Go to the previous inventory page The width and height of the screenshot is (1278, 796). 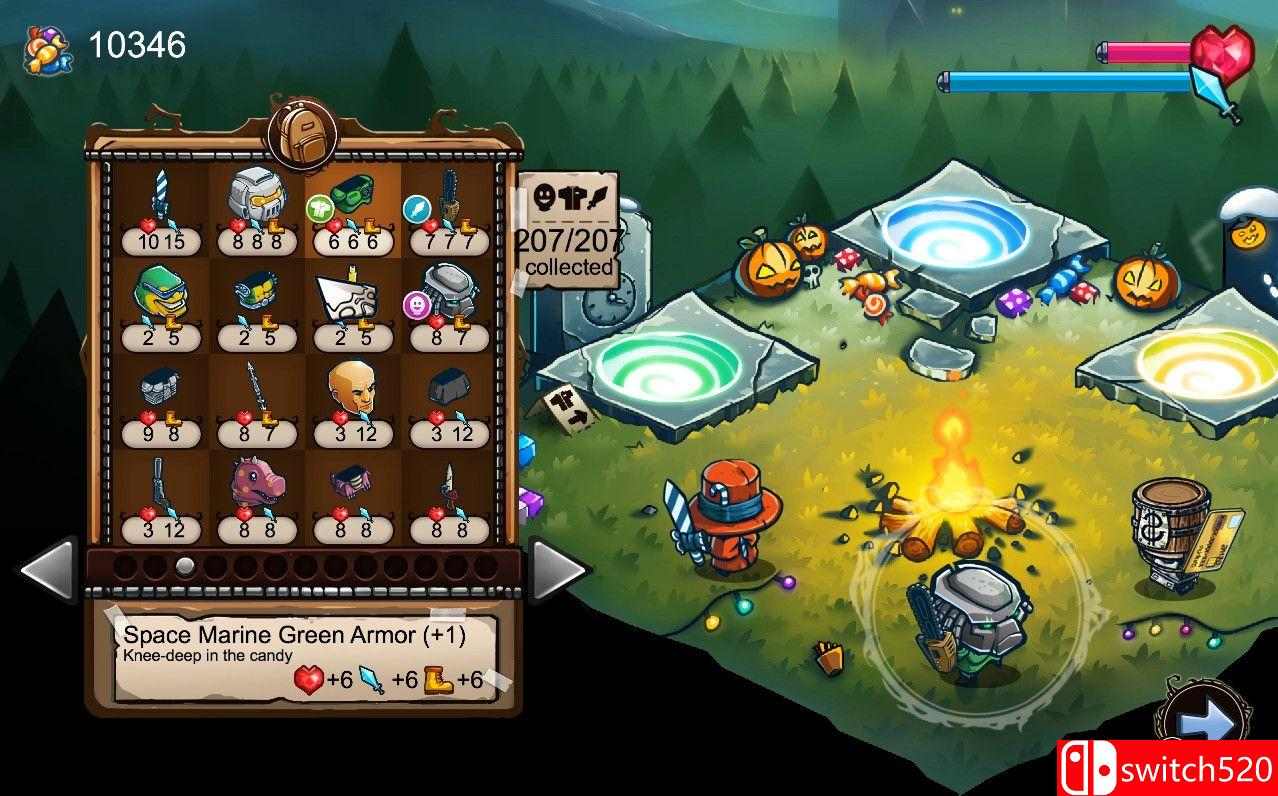[x=47, y=569]
